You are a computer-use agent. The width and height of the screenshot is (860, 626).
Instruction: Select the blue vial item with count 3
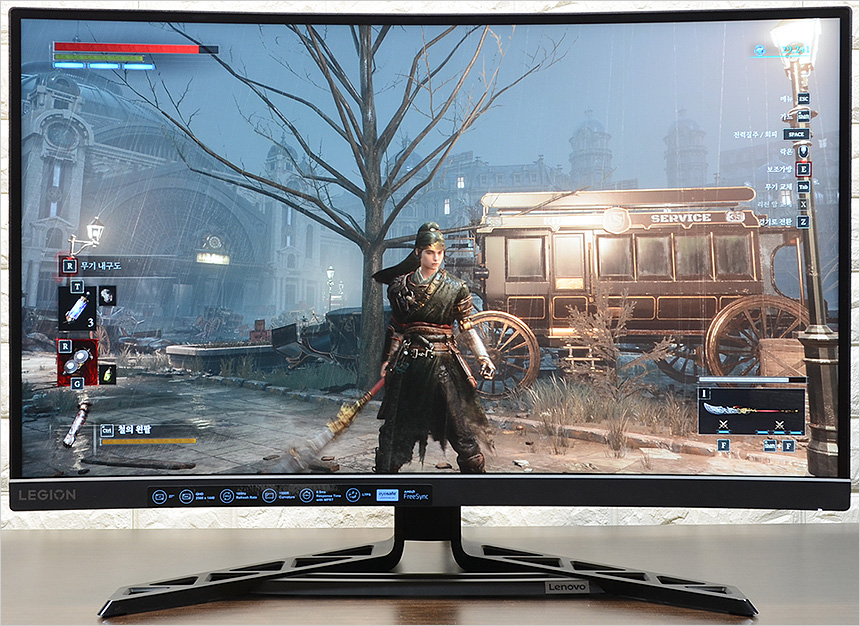[76, 310]
